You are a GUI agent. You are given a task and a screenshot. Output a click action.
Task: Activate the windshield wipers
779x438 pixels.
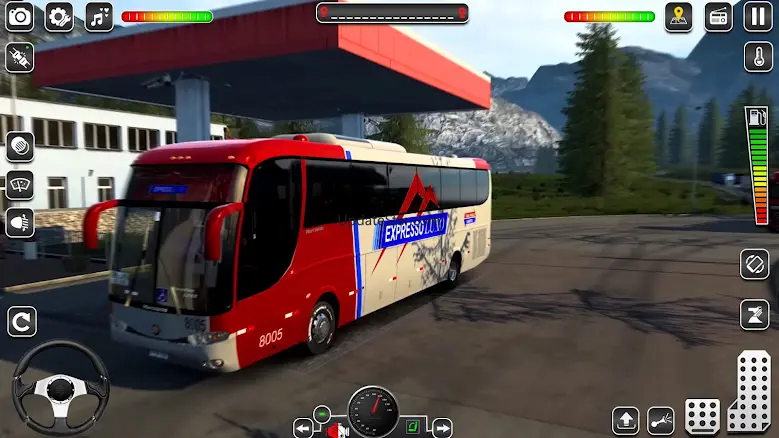(19, 184)
